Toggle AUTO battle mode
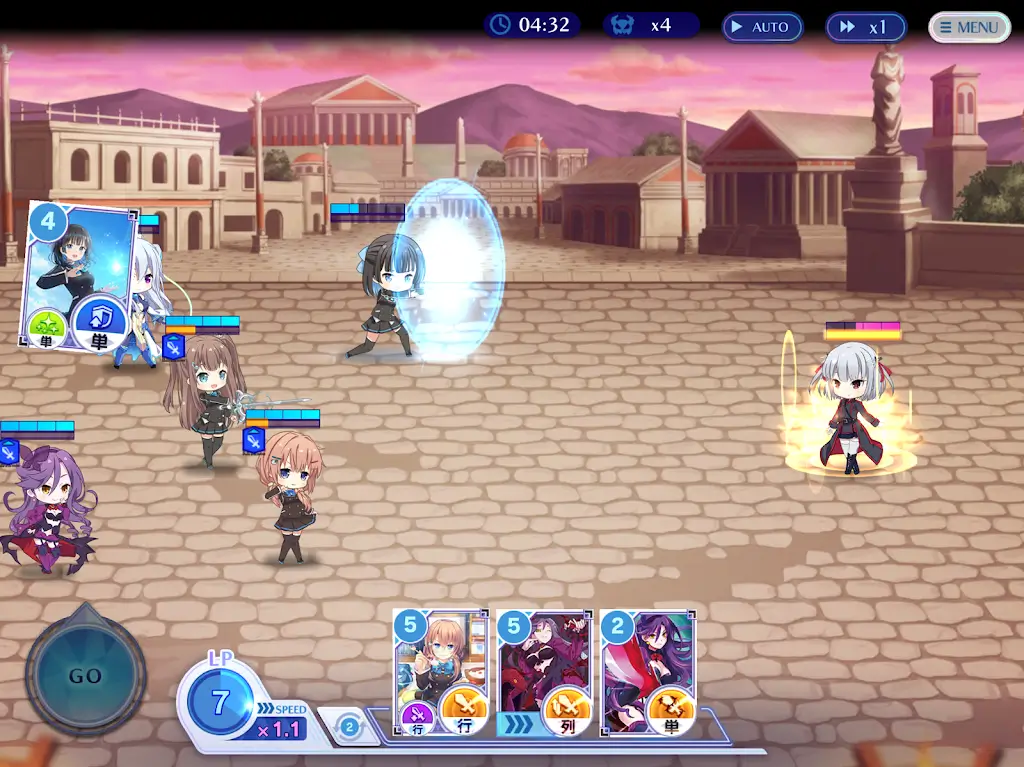Image resolution: width=1024 pixels, height=767 pixels. pos(762,27)
